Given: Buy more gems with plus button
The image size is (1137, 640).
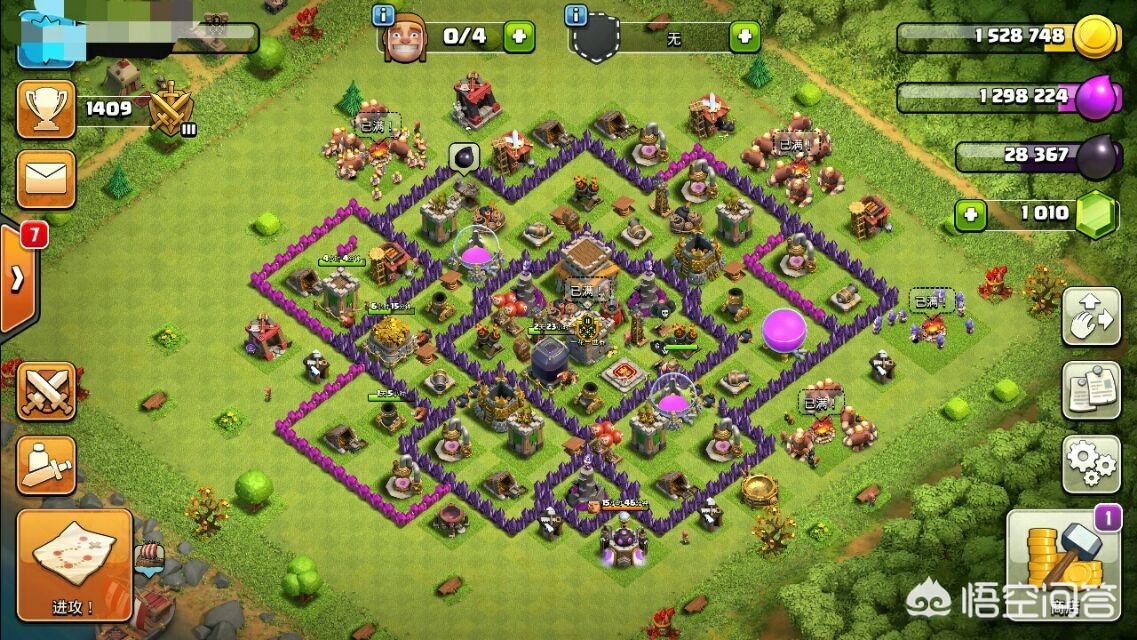Looking at the screenshot, I should click(x=966, y=213).
